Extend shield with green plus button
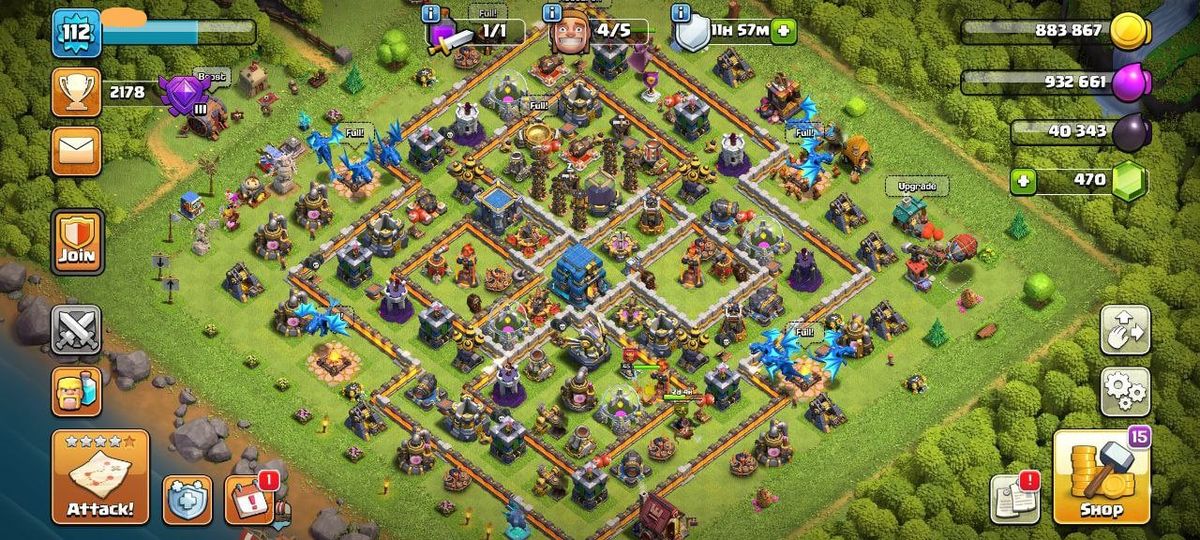Screen dimensions: 1200x540 [783, 31]
